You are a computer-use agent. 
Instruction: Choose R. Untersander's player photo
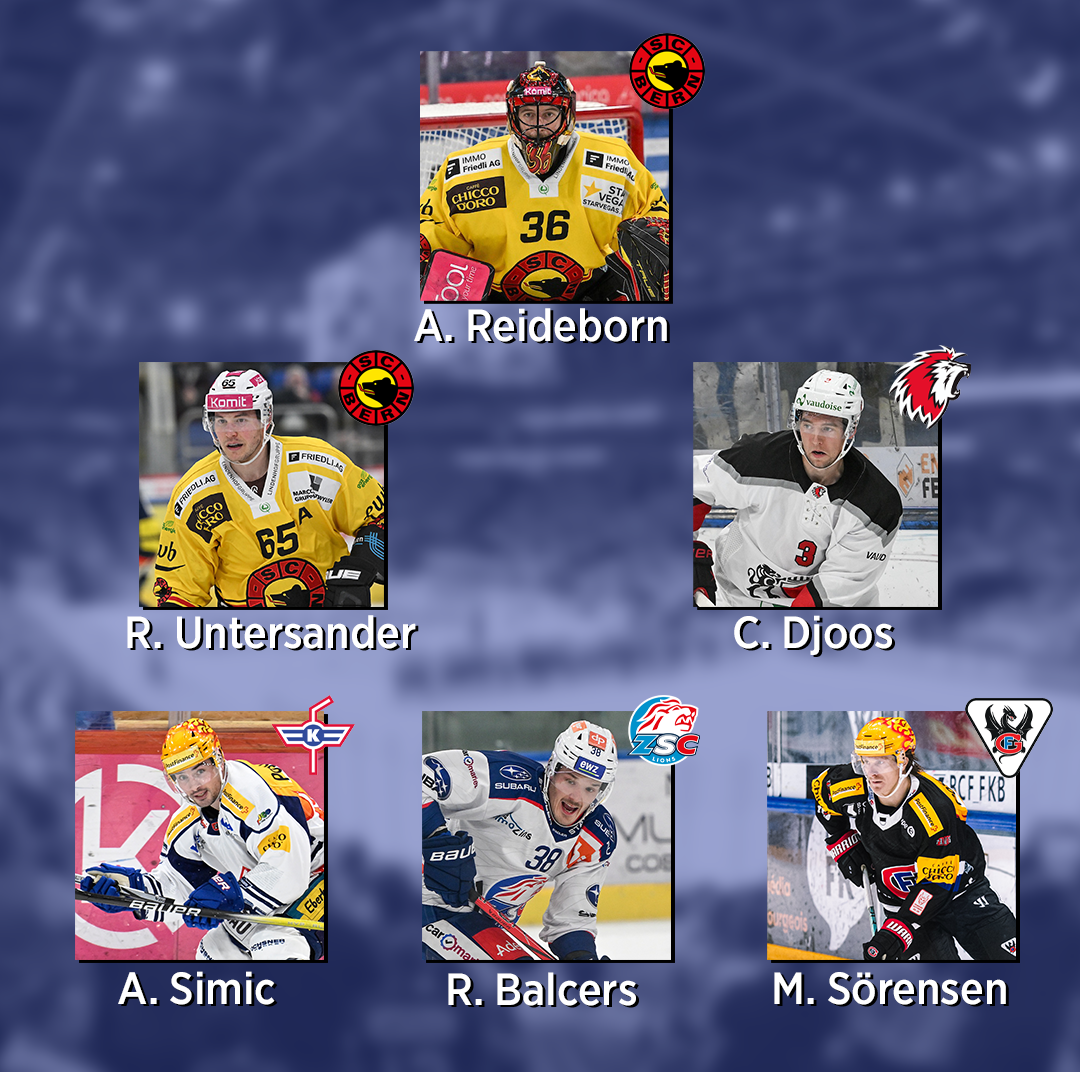coord(262,485)
